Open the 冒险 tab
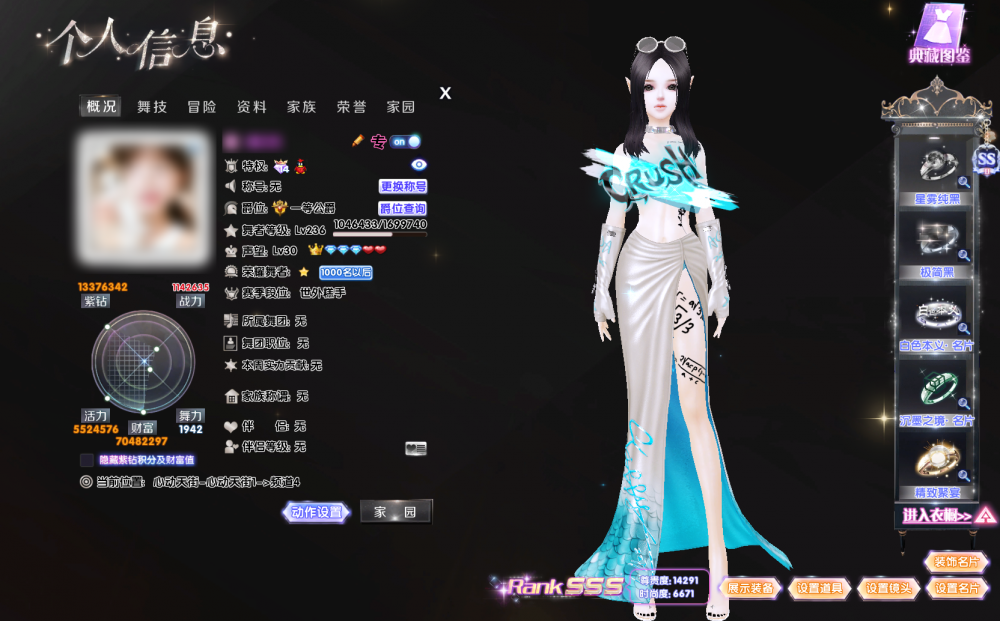The image size is (1000, 621). (x=202, y=107)
